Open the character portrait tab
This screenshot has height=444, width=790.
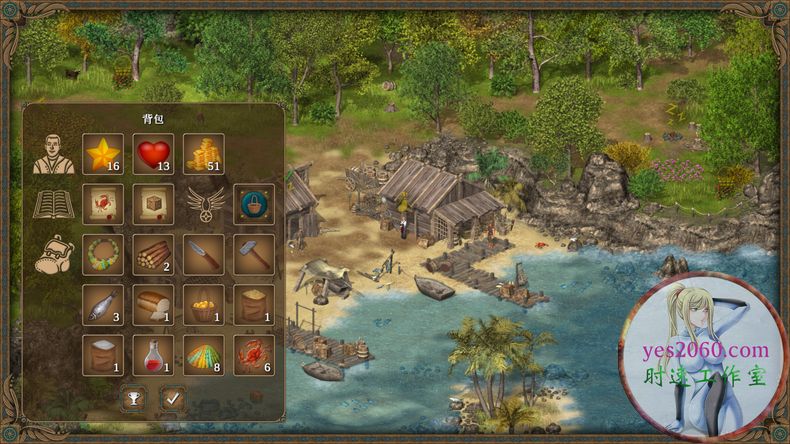51,154
